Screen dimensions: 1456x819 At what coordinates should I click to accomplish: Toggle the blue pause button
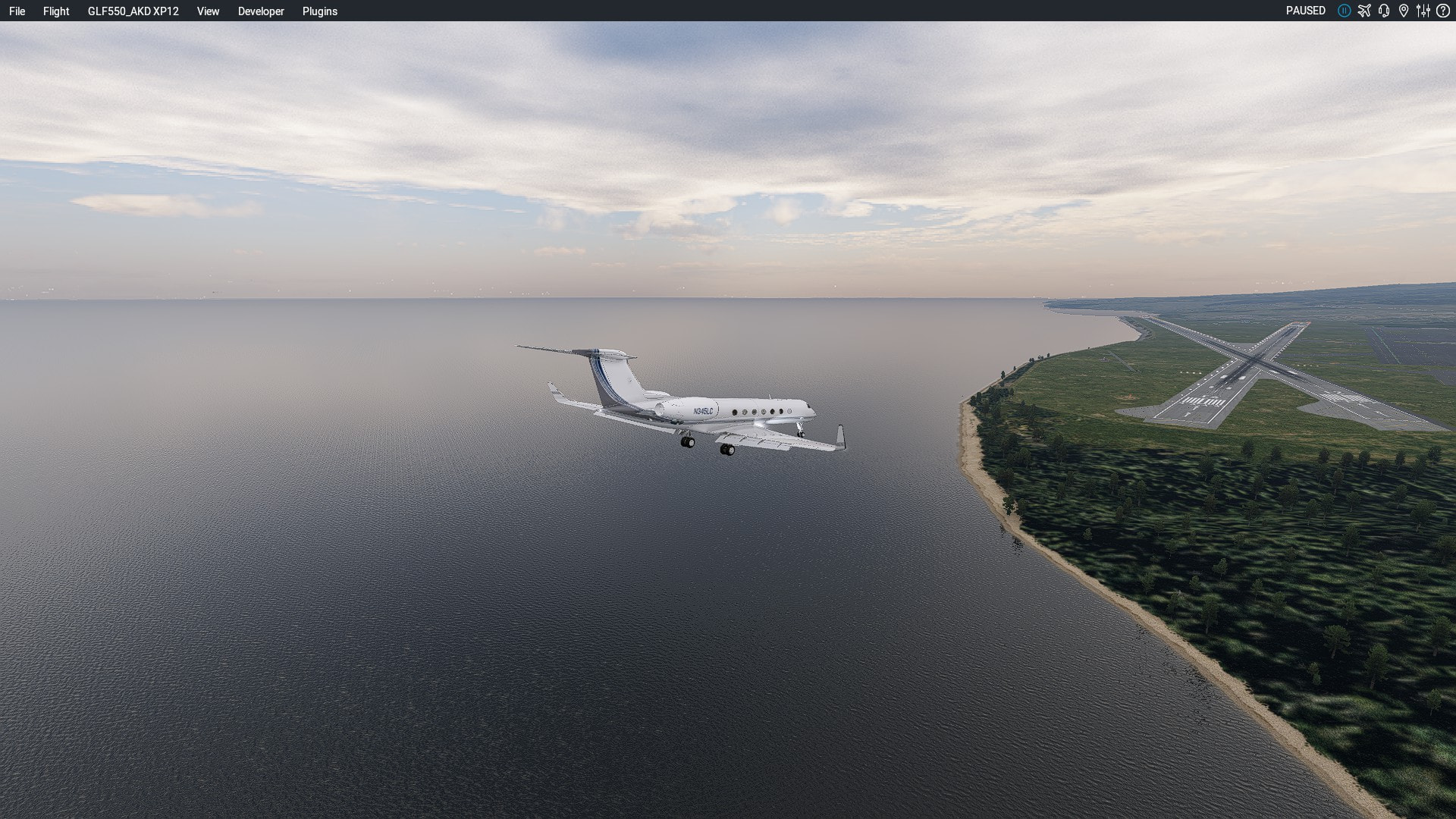coord(1344,11)
